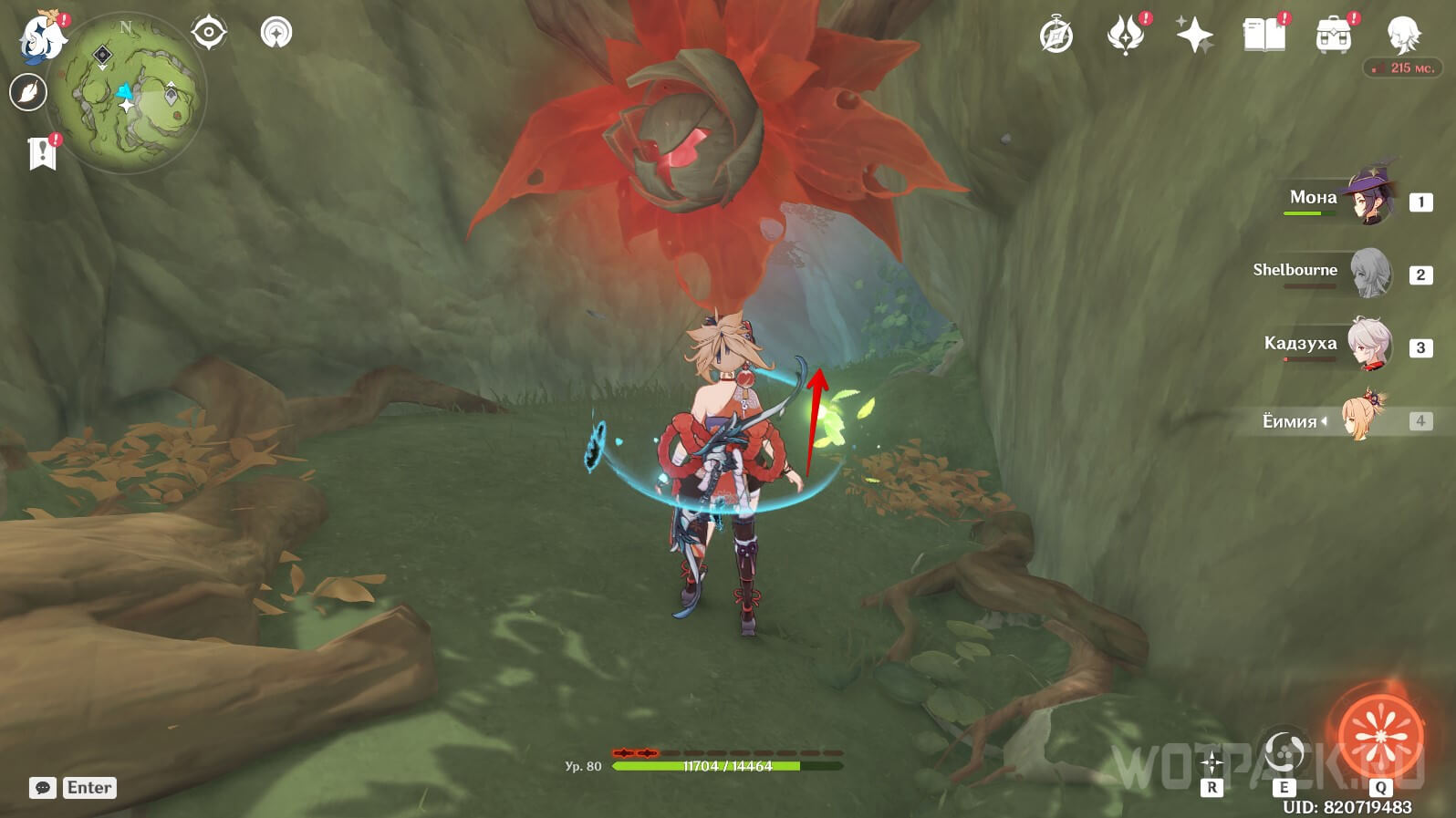This screenshot has width=1456, height=818.
Task: Open the Paimon menu icon
Action: coord(42,38)
